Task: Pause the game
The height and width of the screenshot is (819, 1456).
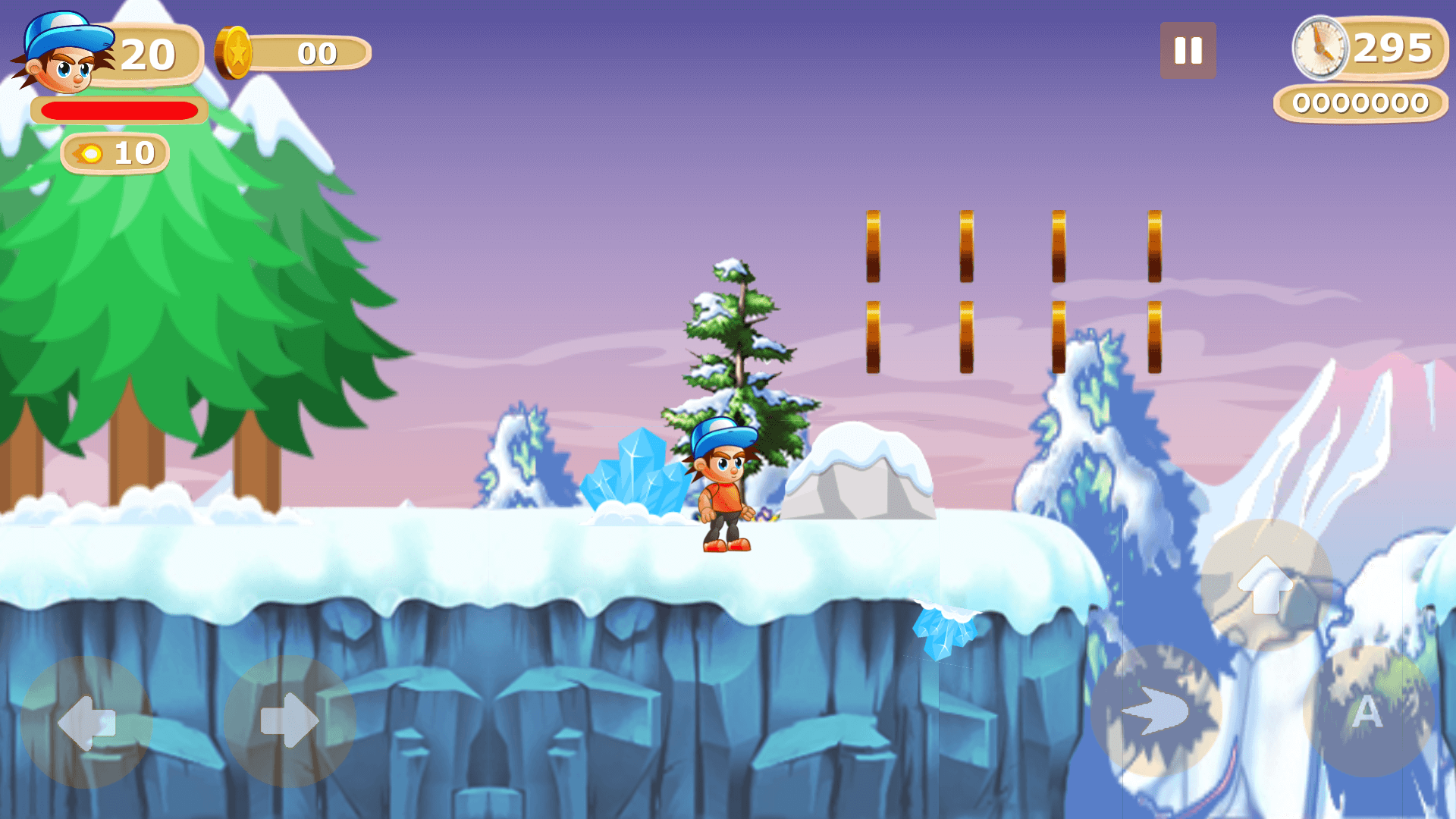Action: point(1188,51)
